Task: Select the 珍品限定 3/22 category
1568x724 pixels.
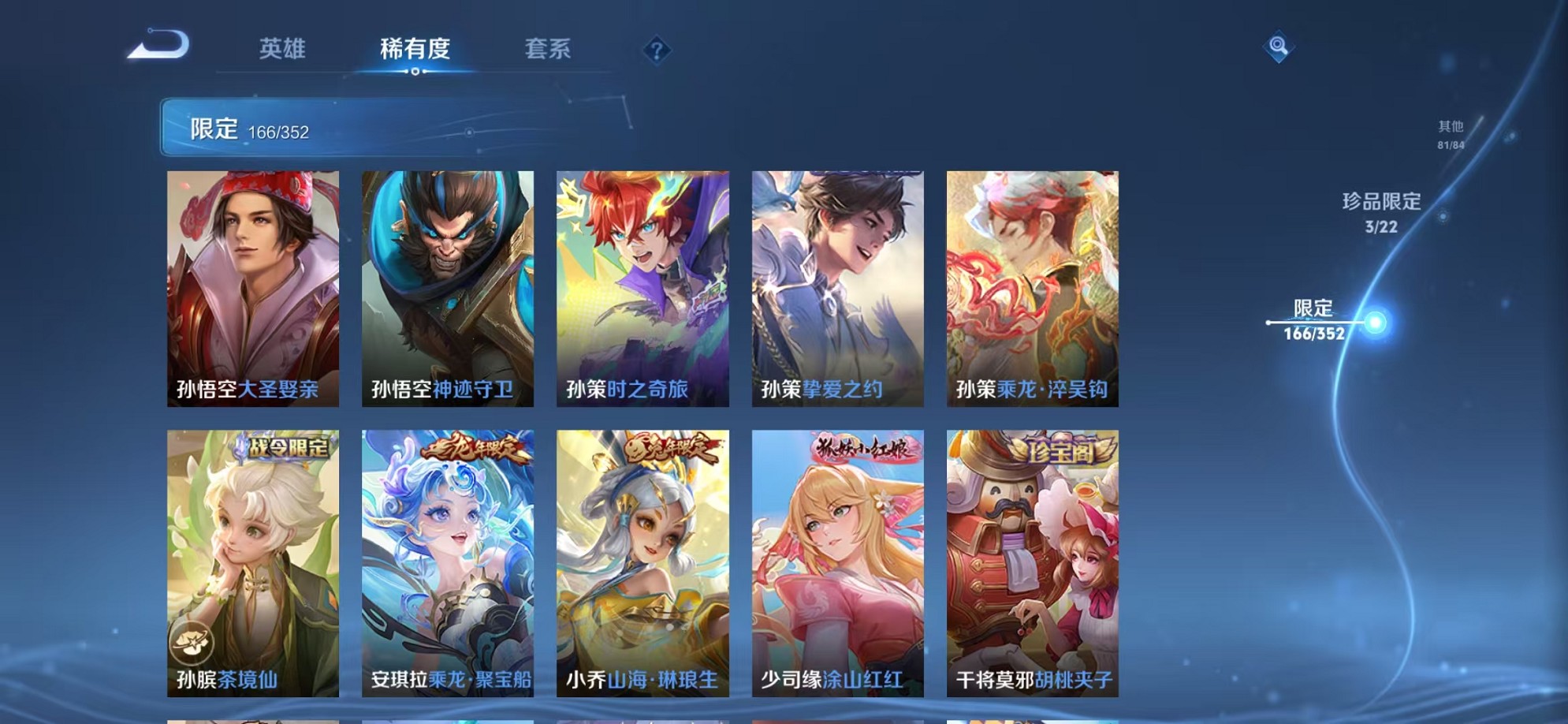Action: [x=1384, y=211]
